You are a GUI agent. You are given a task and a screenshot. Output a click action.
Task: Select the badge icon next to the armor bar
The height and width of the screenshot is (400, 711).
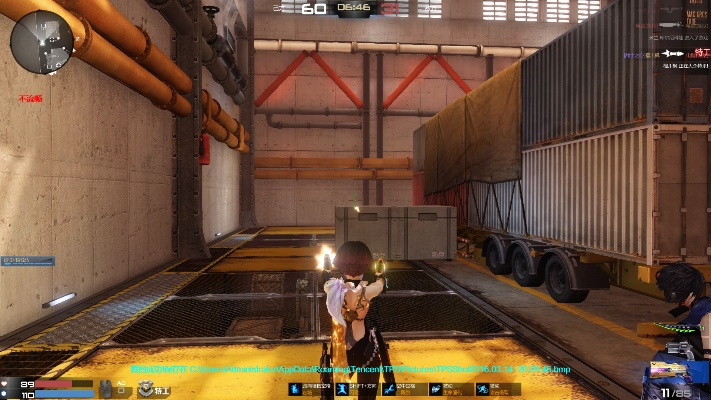point(146,387)
